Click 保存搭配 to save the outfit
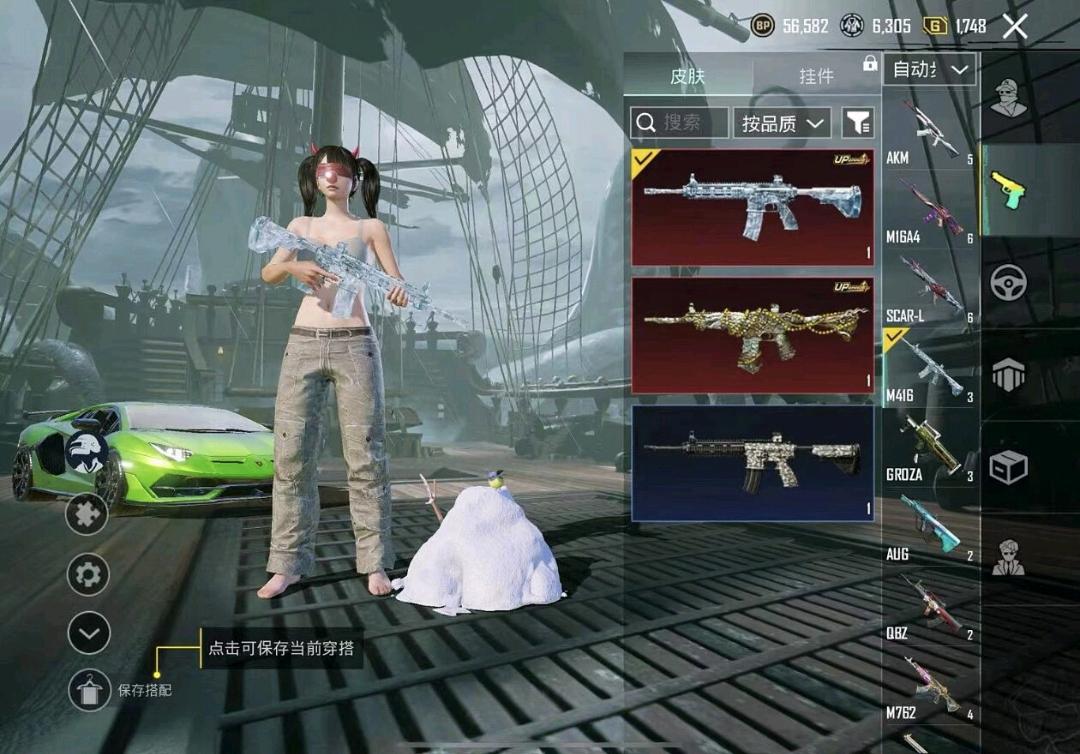Image resolution: width=1080 pixels, height=754 pixels. (90, 690)
